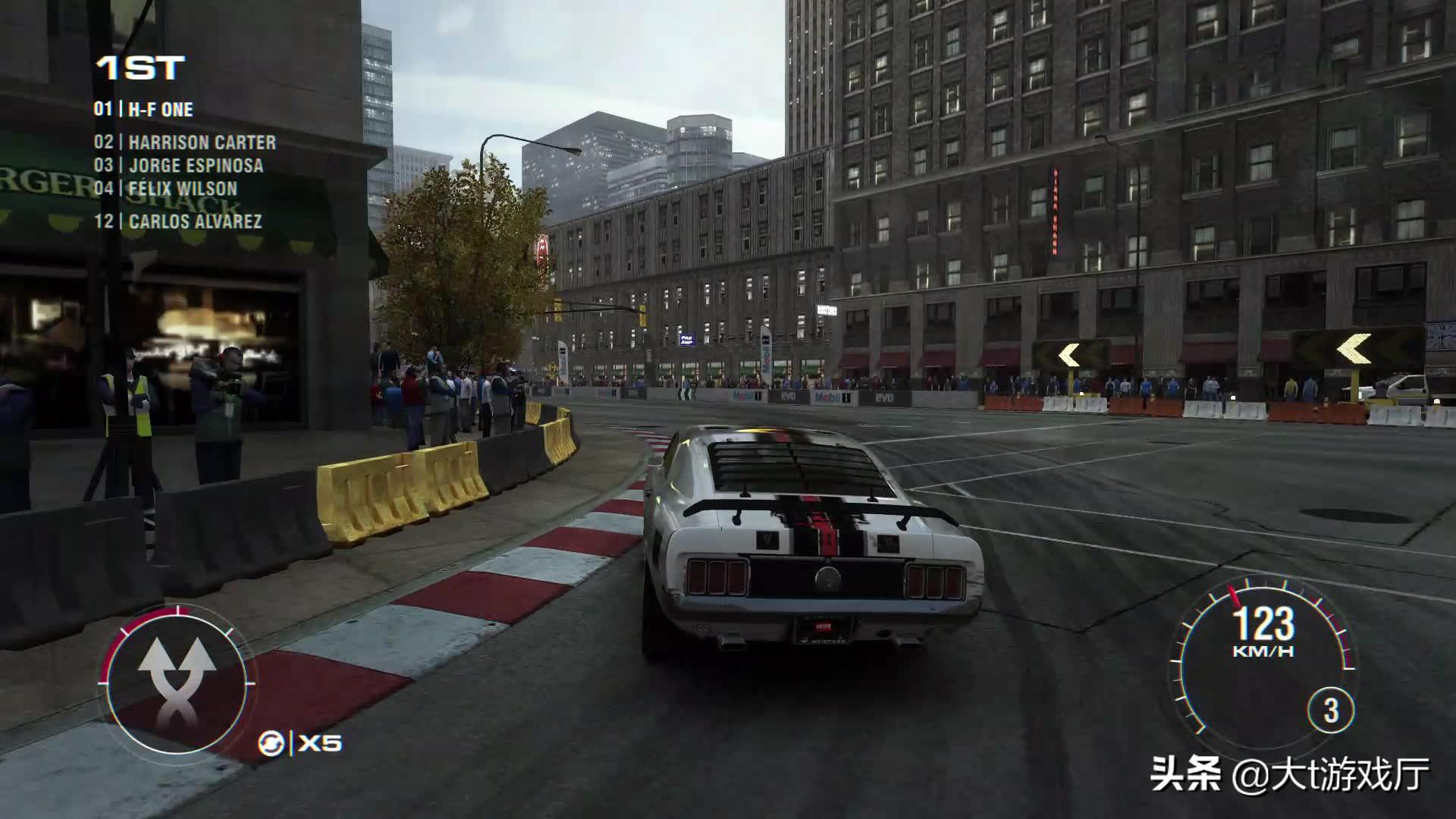The width and height of the screenshot is (1456, 819).
Task: Pick the H-F ONE leader row
Action: coord(144,110)
